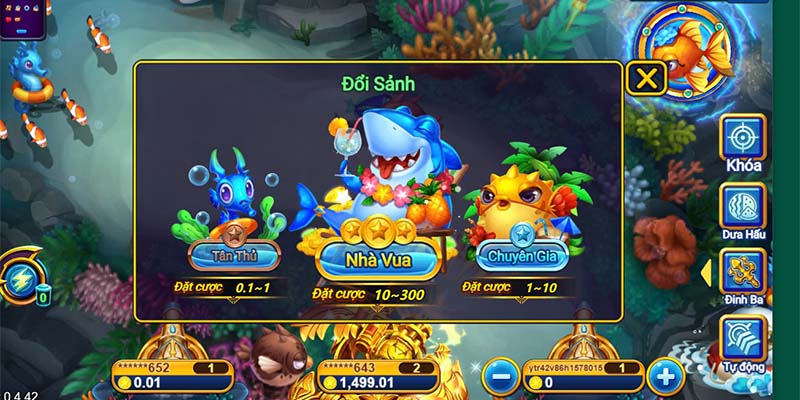
Task: Choose the Nhà Vua lobby
Action: tap(378, 260)
